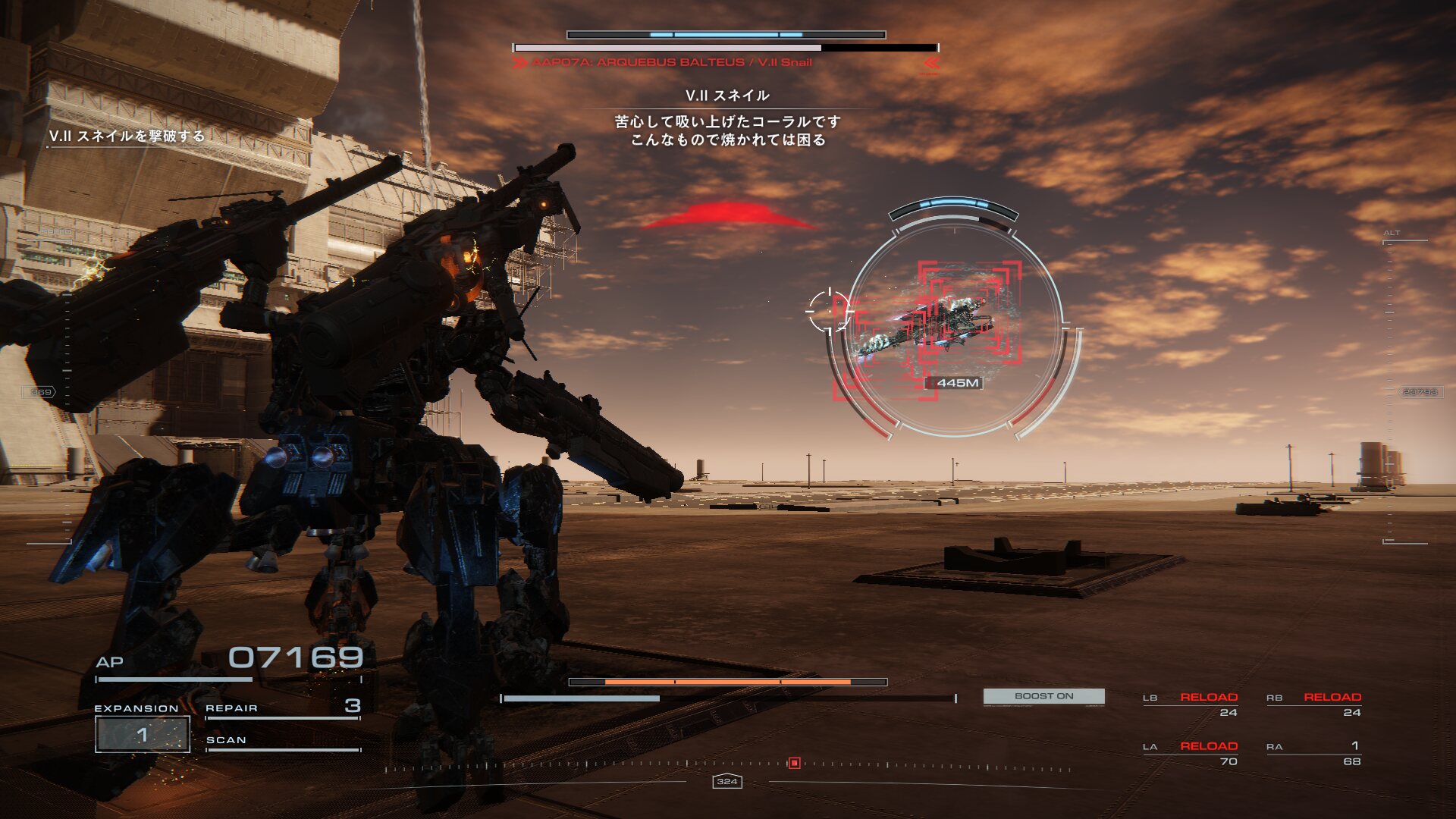Choose the RA right arm weapon slot
This screenshot has height=819, width=1456.
click(1314, 753)
